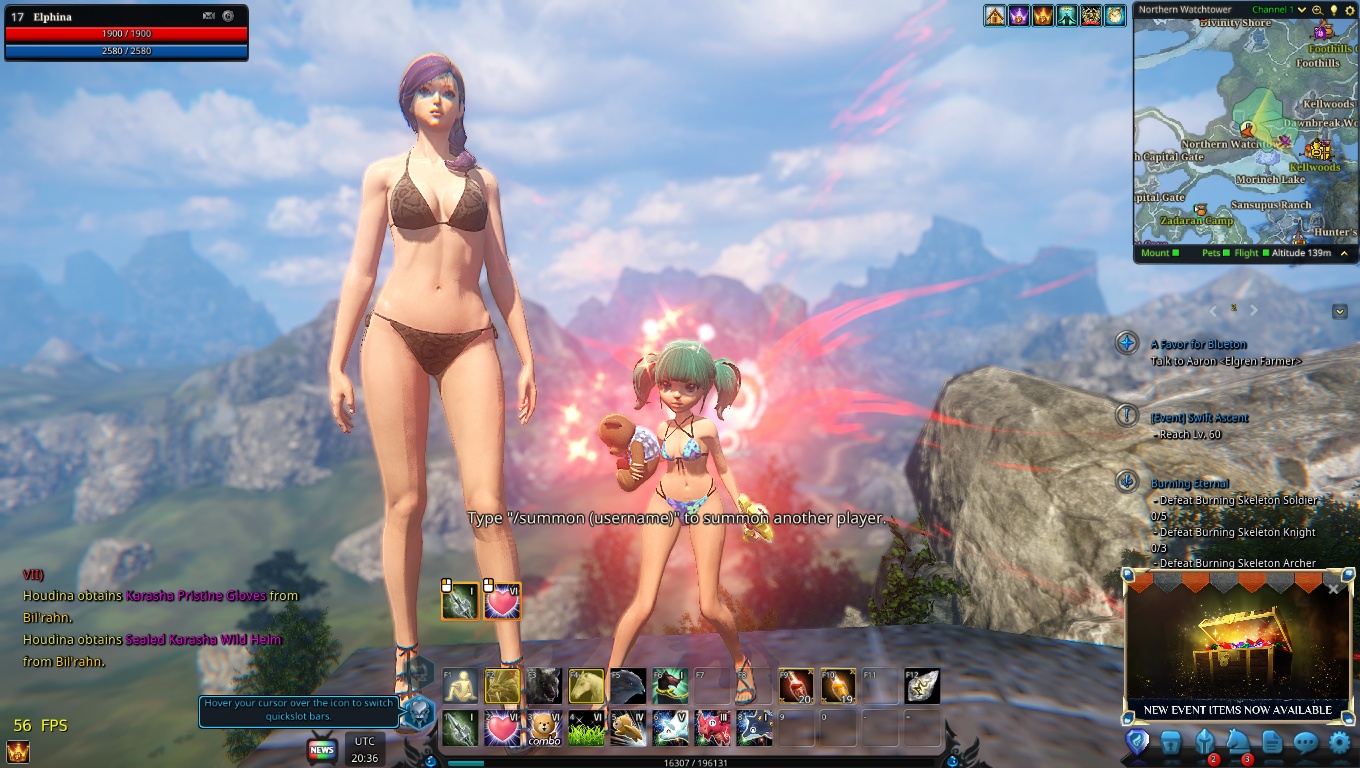Open the document page icon menu

[x=1272, y=742]
